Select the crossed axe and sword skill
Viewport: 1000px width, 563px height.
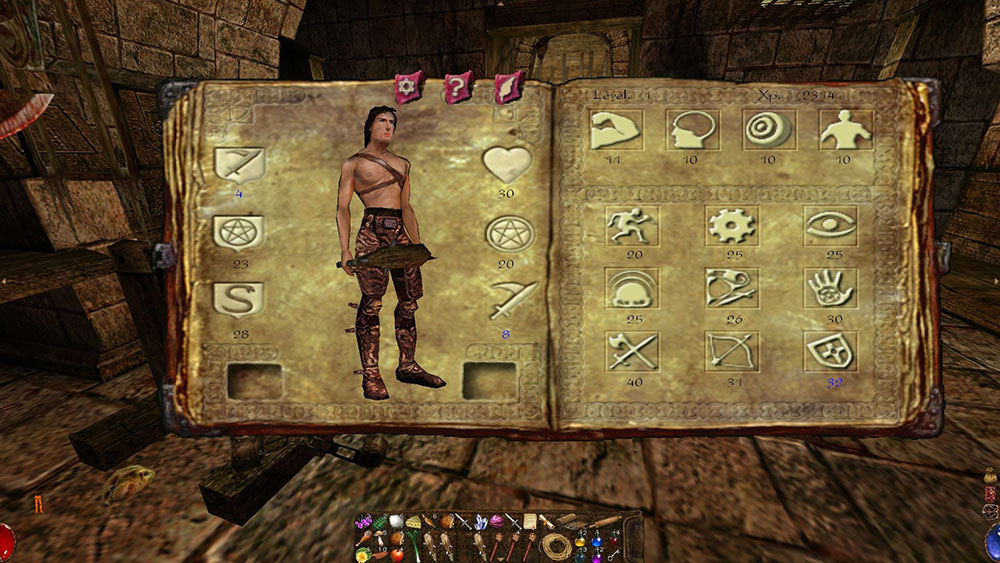click(x=632, y=352)
